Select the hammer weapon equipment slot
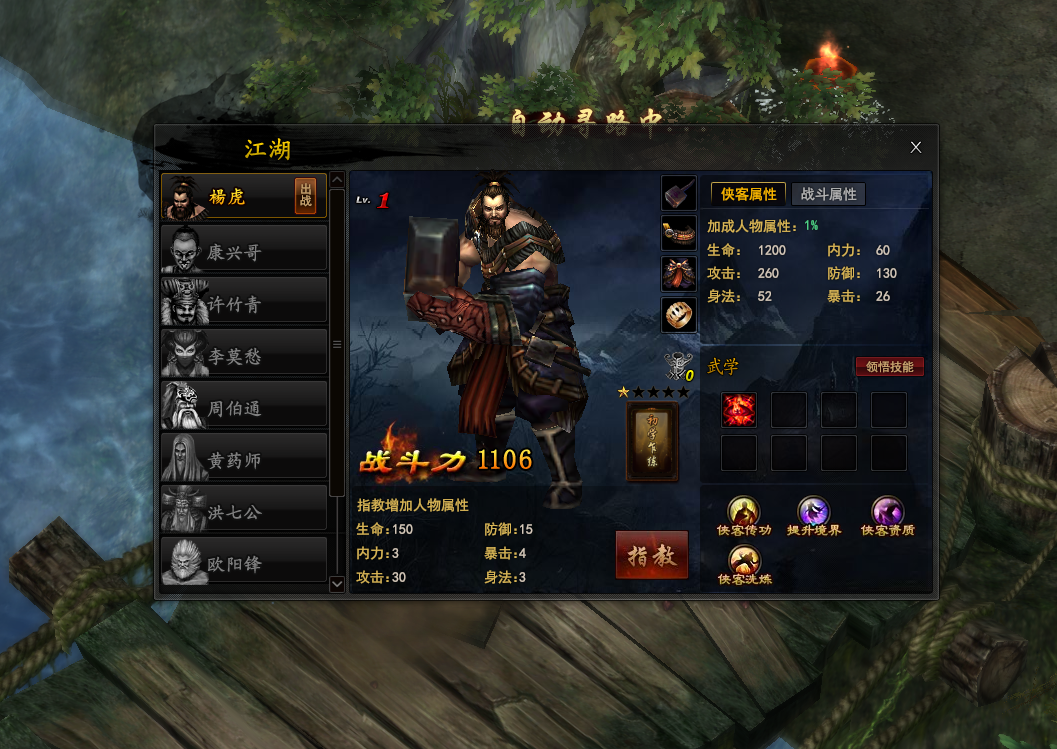This screenshot has height=749, width=1057. [x=679, y=192]
